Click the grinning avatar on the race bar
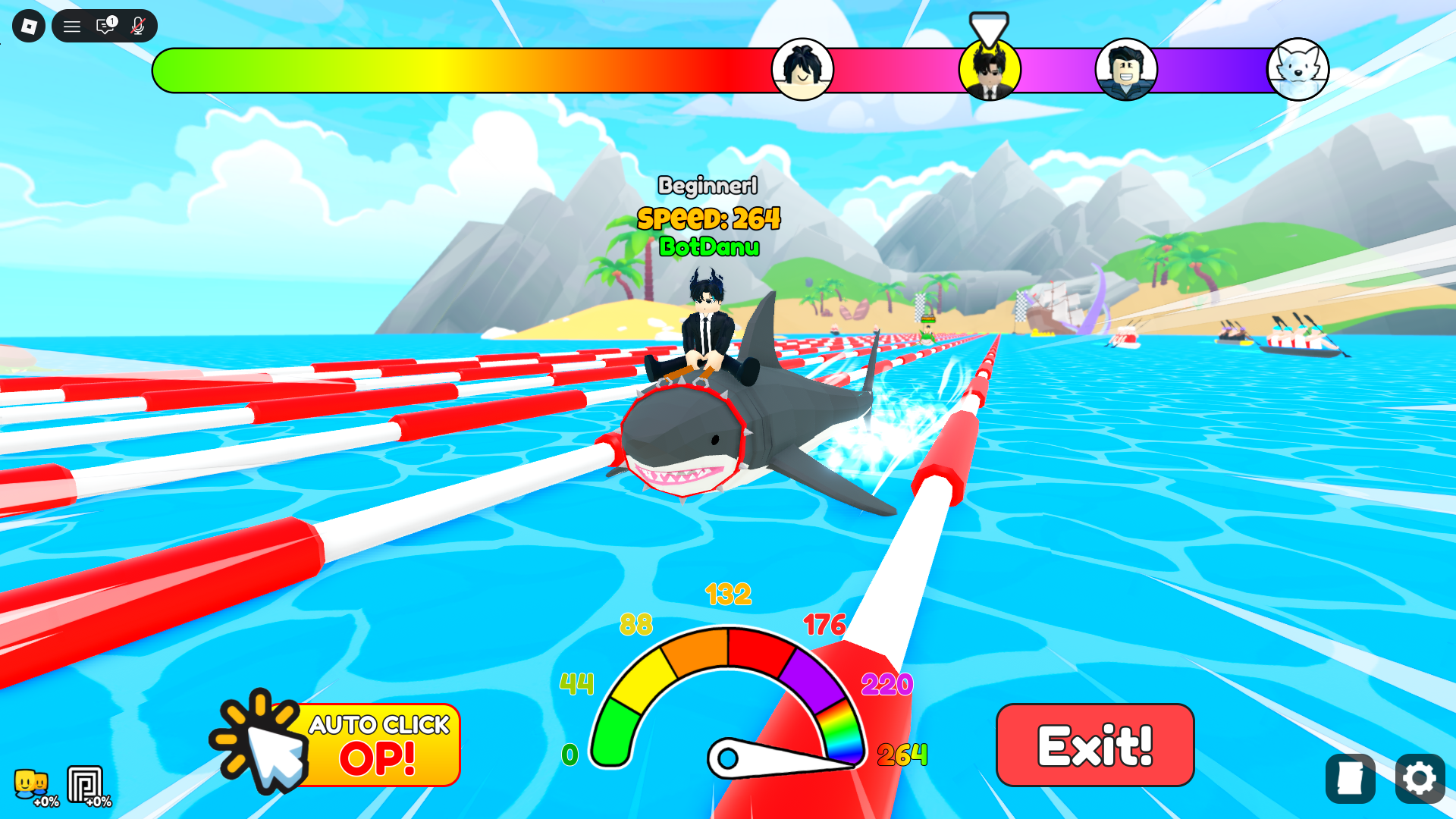Screen dimensions: 1456x819 (1128, 69)
